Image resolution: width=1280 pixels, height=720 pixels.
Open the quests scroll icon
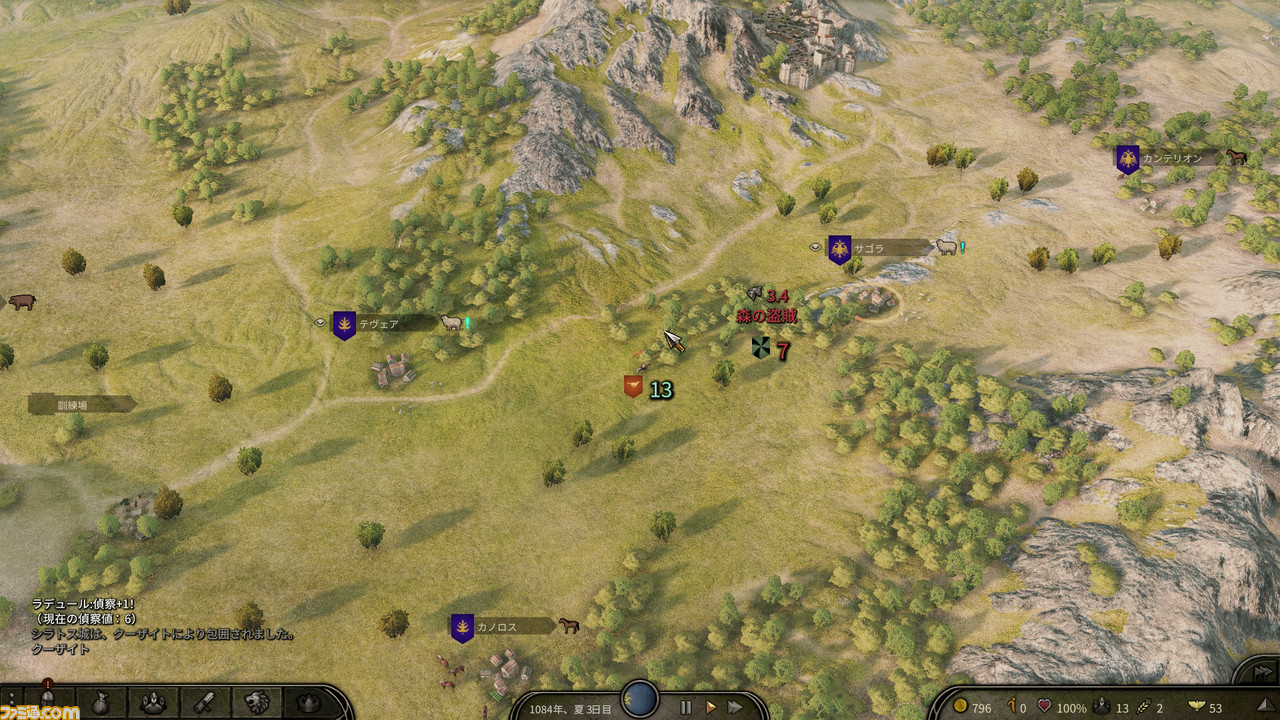[204, 702]
